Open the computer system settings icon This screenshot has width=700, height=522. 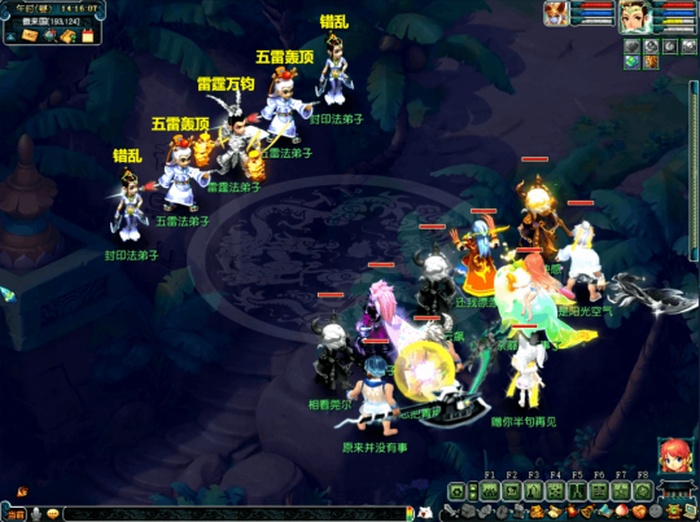pos(690,511)
